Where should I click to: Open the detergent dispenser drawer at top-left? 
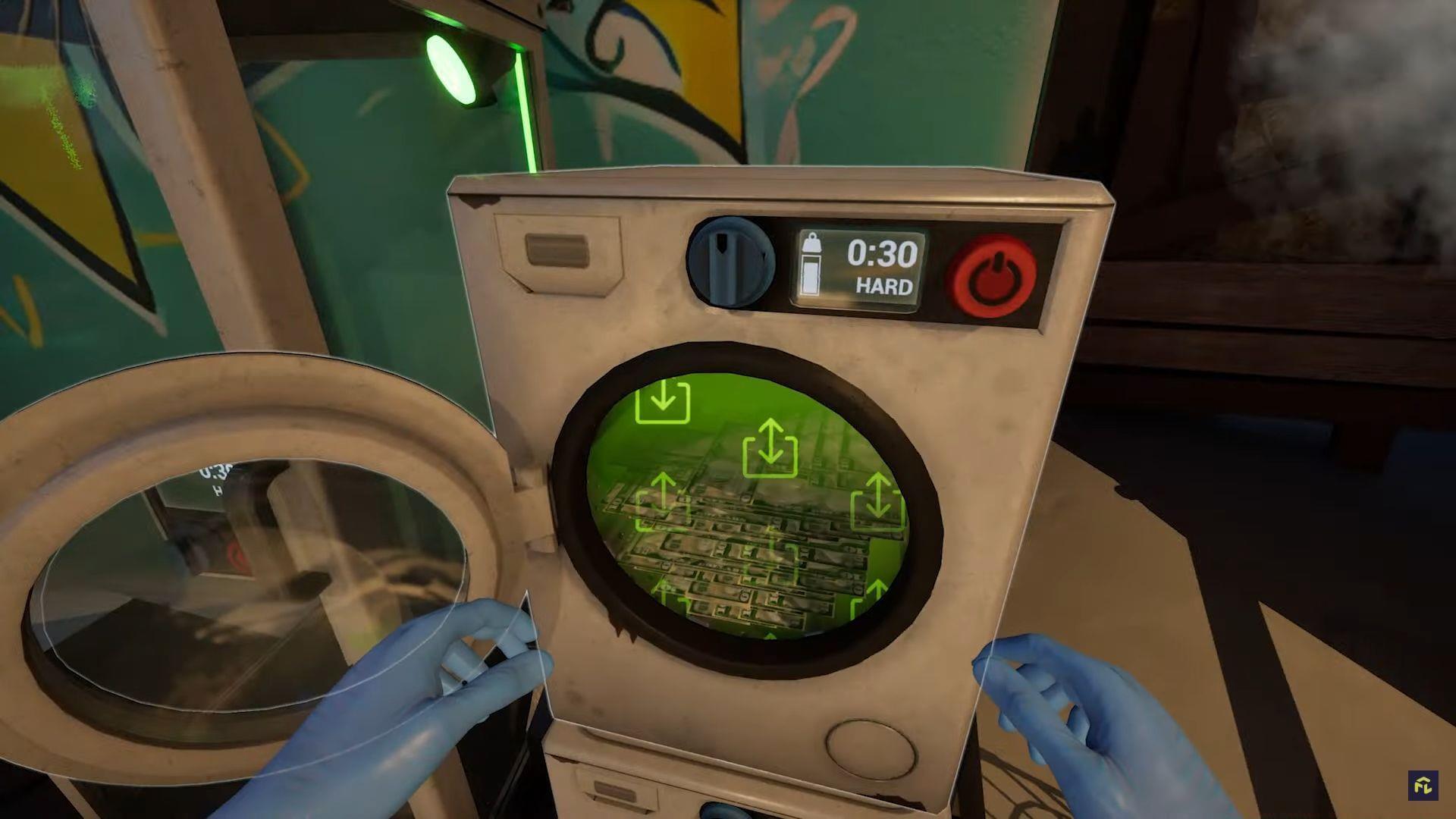[557, 250]
